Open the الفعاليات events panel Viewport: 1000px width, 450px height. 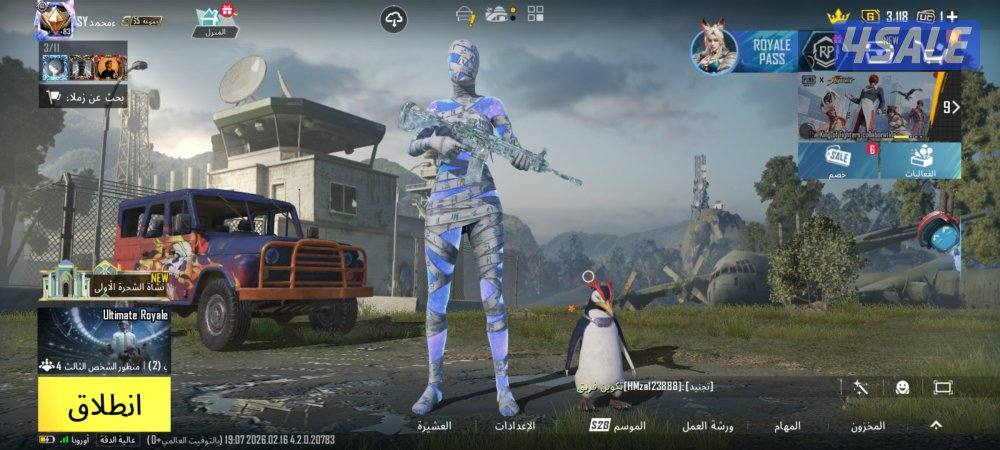[921, 160]
